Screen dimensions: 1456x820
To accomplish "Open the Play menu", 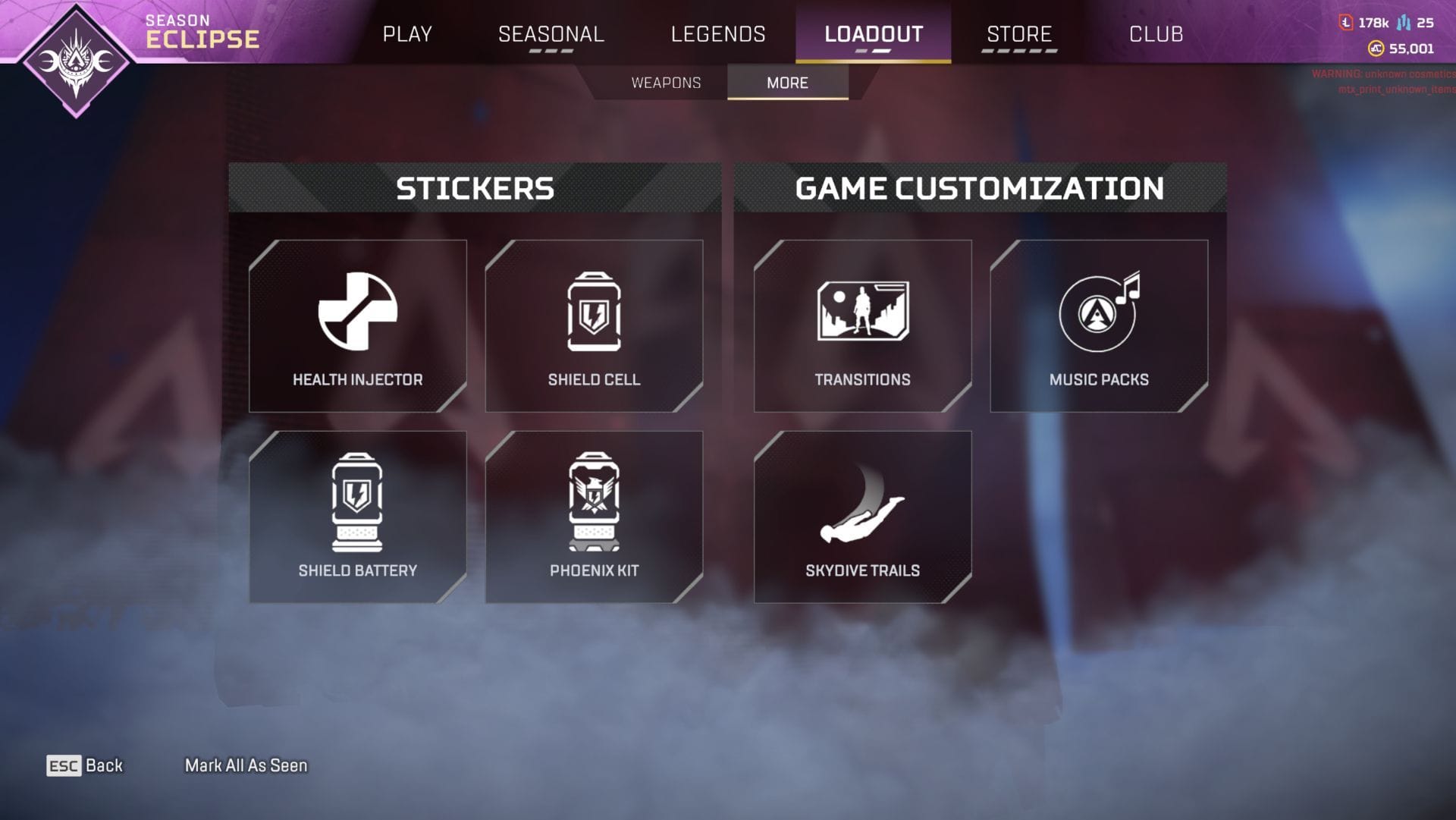I will (x=408, y=34).
